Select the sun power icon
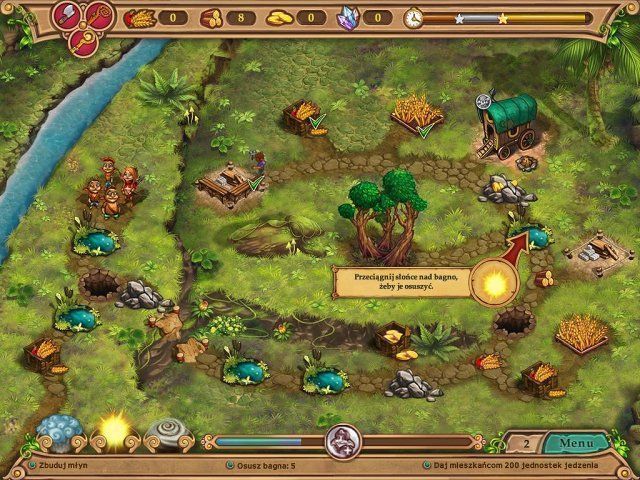The image size is (640, 480). coord(112,430)
